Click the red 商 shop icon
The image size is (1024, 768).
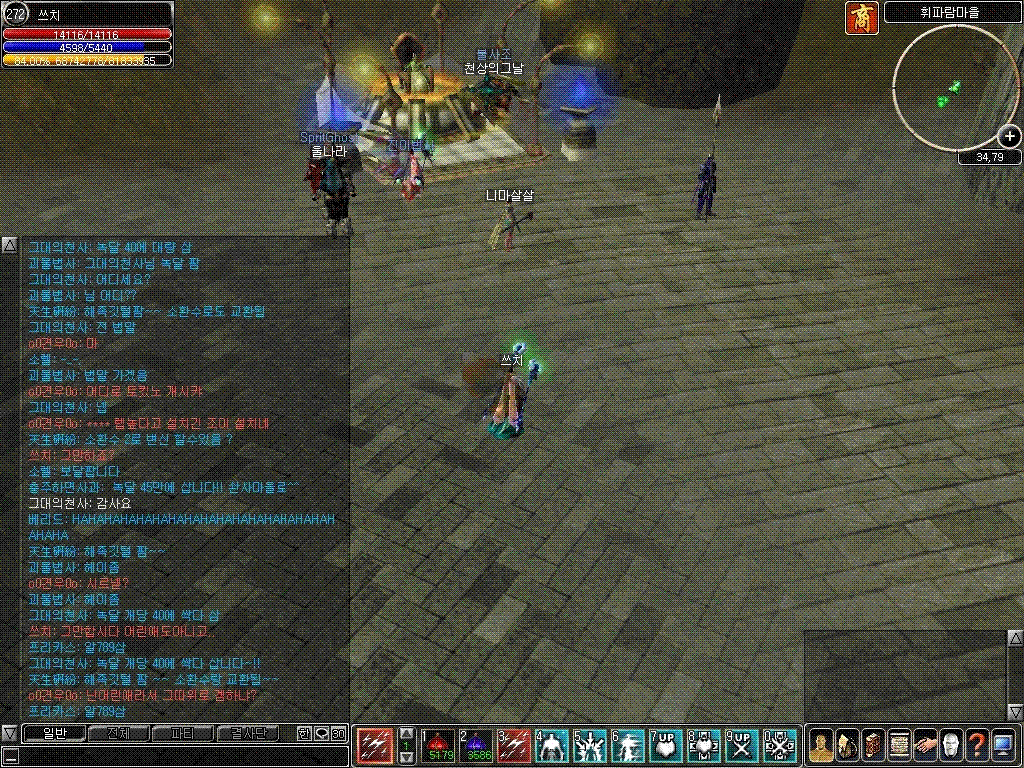tap(862, 18)
